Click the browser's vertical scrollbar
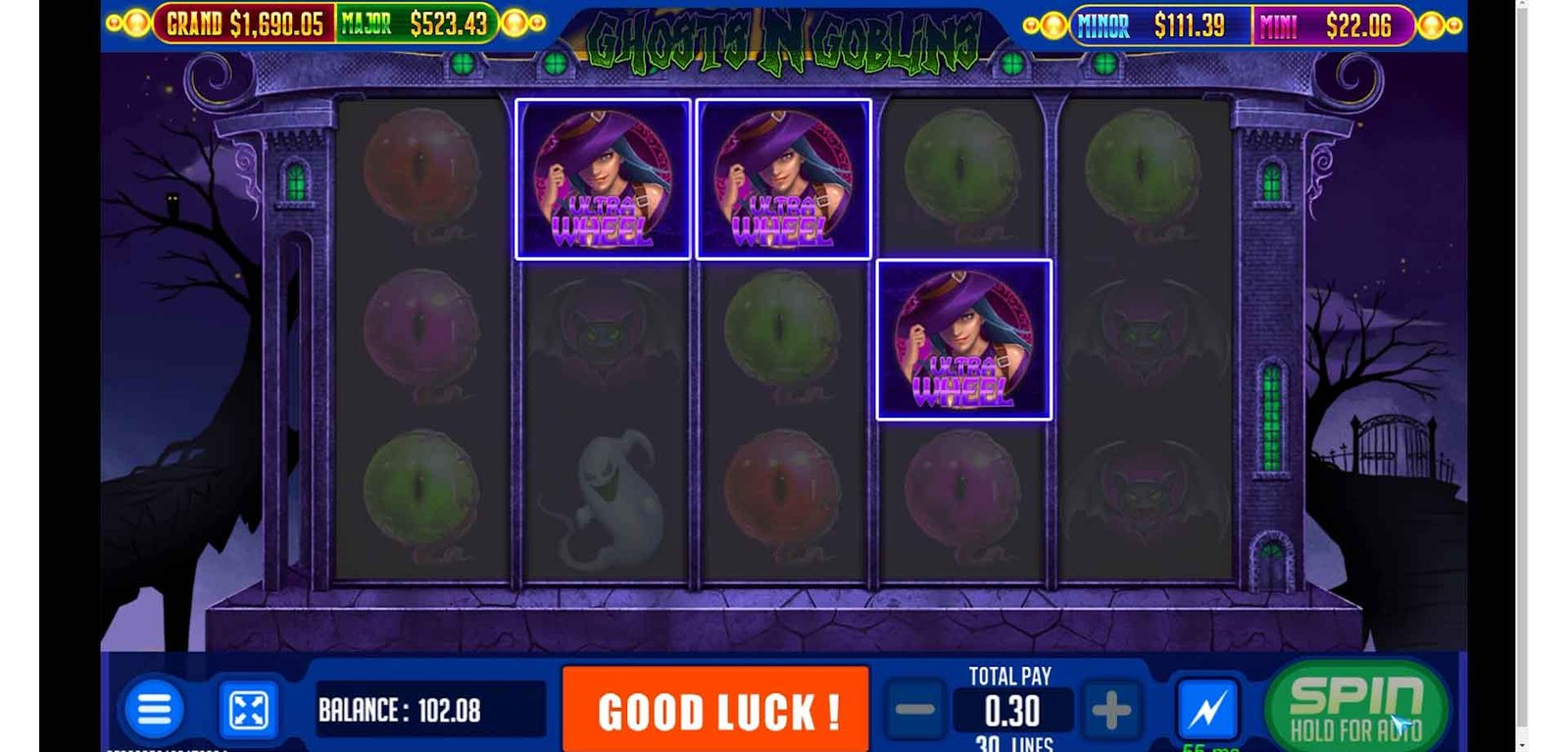The width and height of the screenshot is (1568, 752). tap(1522, 373)
